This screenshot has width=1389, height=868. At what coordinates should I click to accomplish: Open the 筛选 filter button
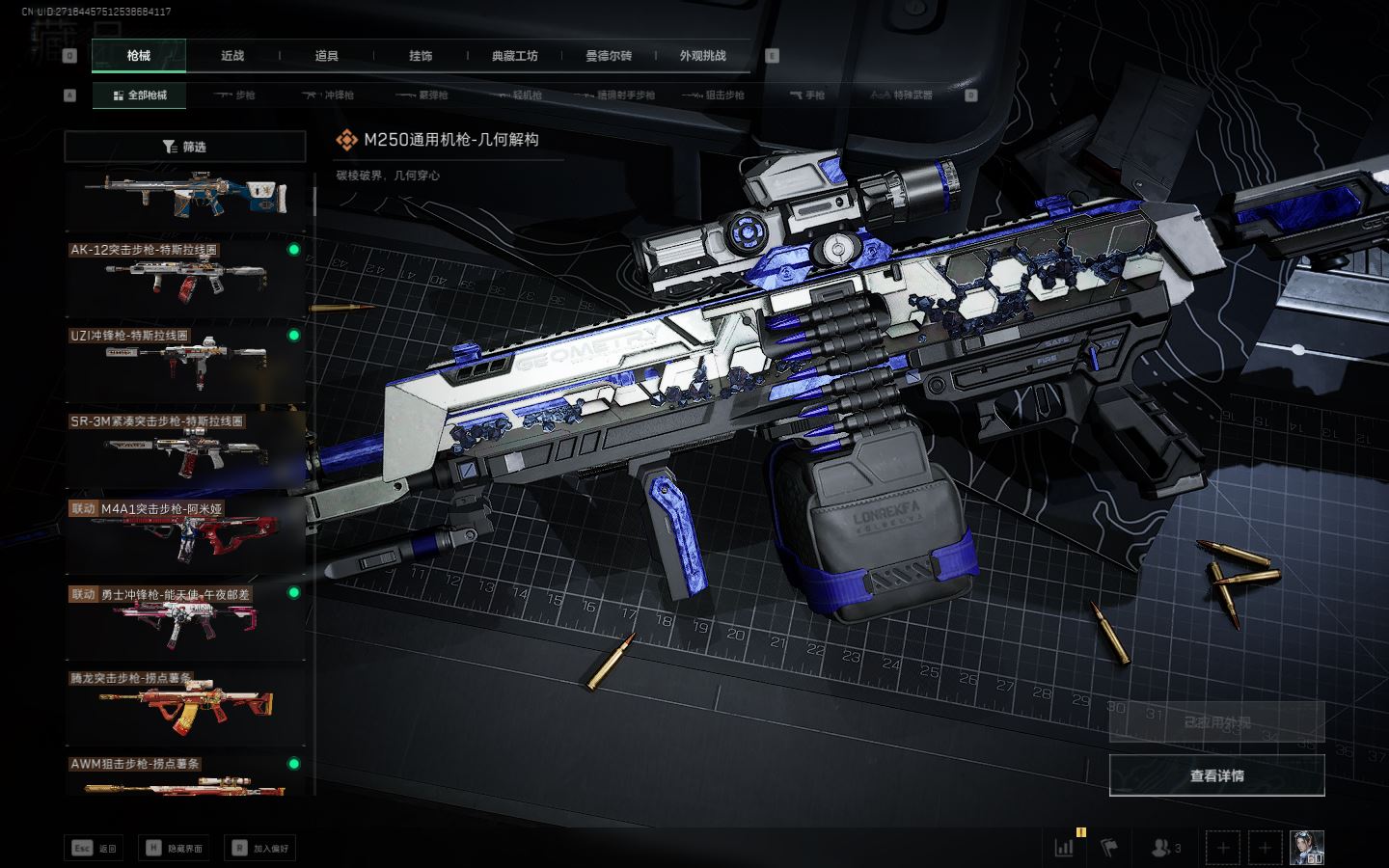[184, 147]
